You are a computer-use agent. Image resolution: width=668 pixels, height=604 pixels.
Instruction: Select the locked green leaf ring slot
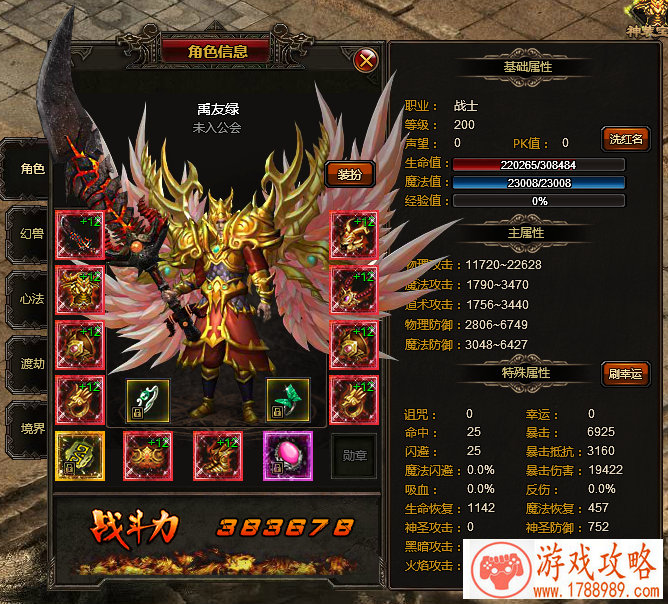(287, 400)
